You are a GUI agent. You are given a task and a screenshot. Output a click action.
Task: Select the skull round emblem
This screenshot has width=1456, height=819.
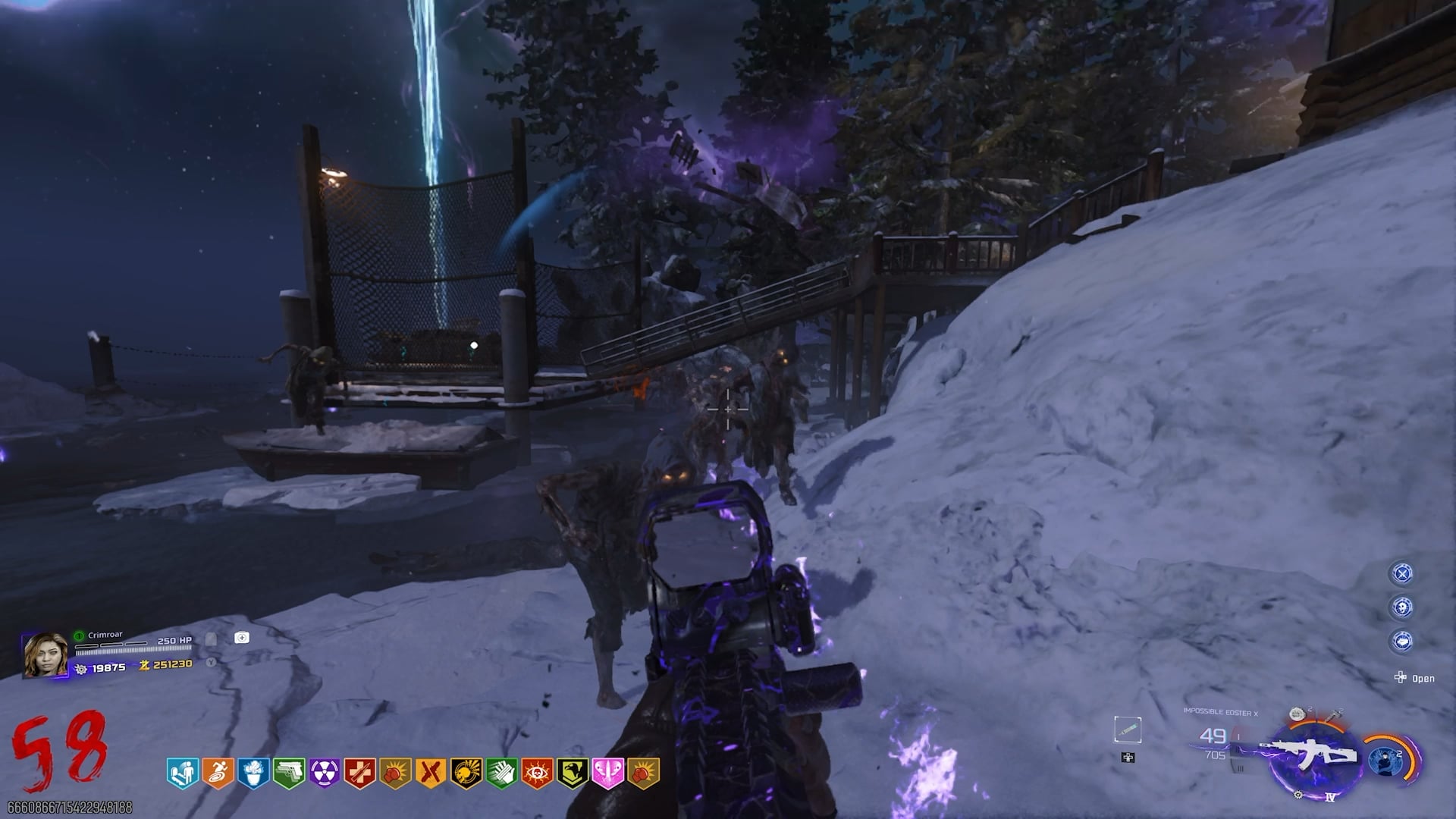[x=1402, y=607]
